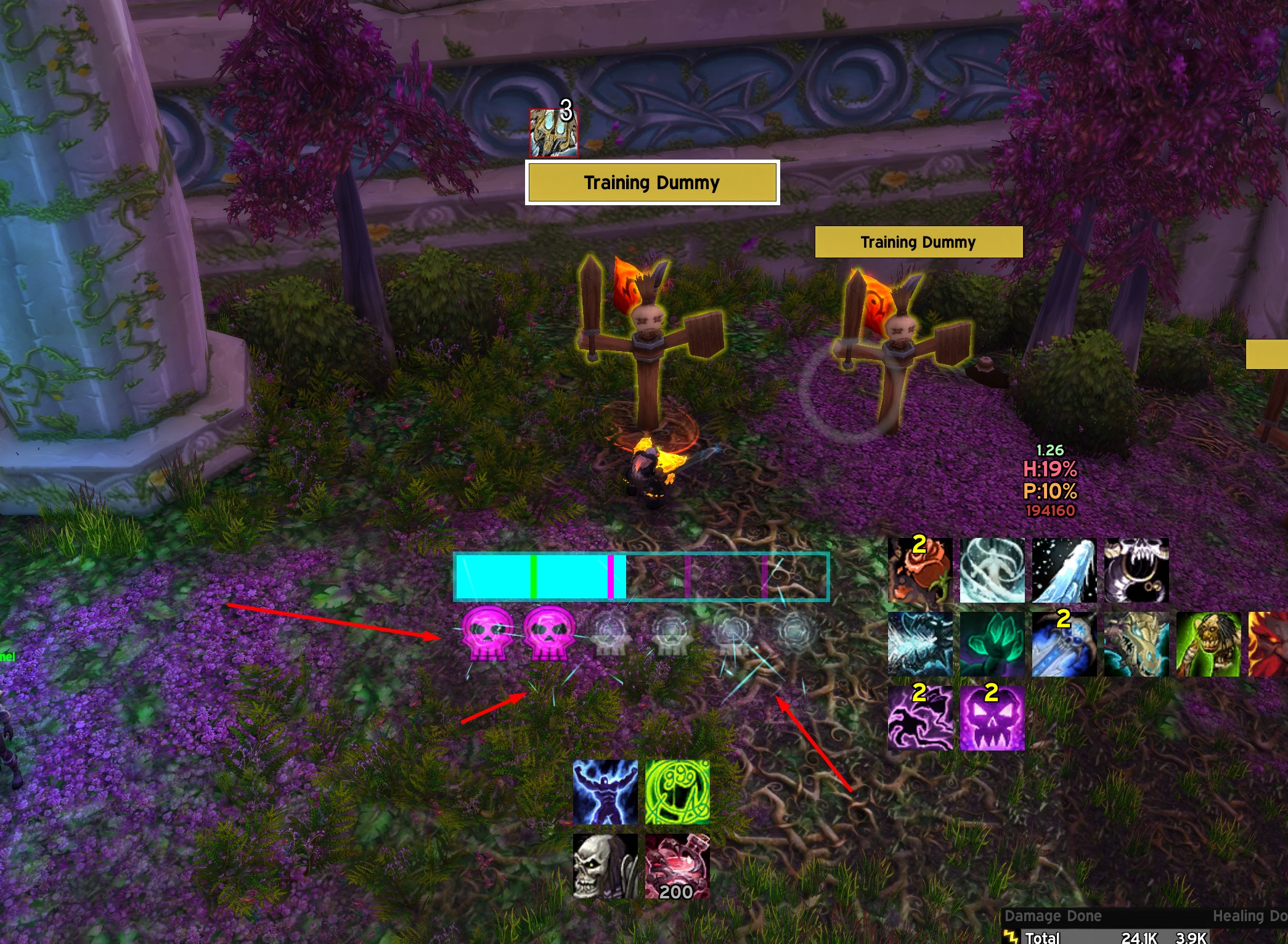Image resolution: width=1288 pixels, height=944 pixels.
Task: Select the frost runeblade ability icon
Action: [x=1064, y=644]
